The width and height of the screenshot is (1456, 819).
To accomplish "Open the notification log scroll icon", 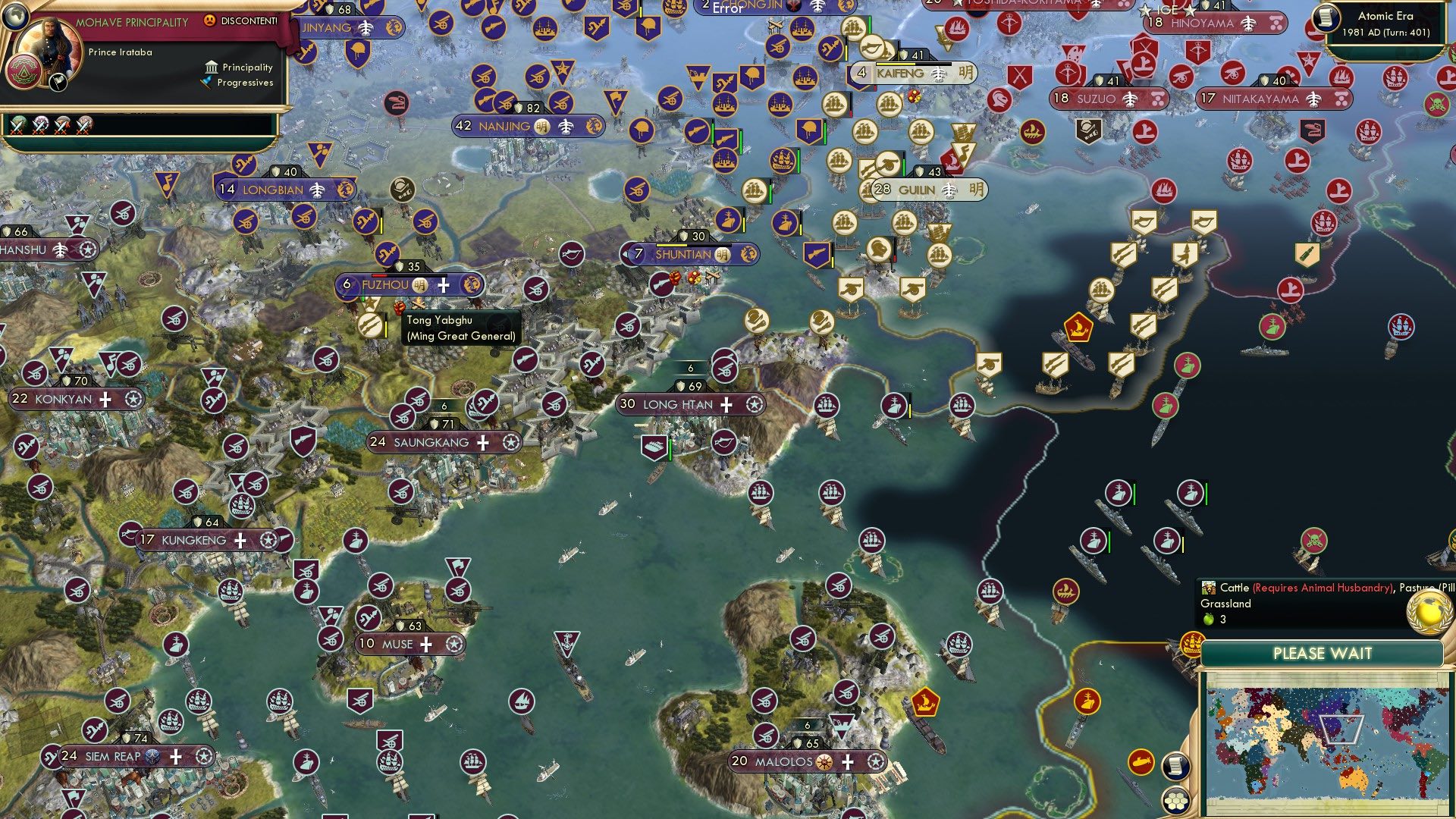I will click(x=1176, y=767).
